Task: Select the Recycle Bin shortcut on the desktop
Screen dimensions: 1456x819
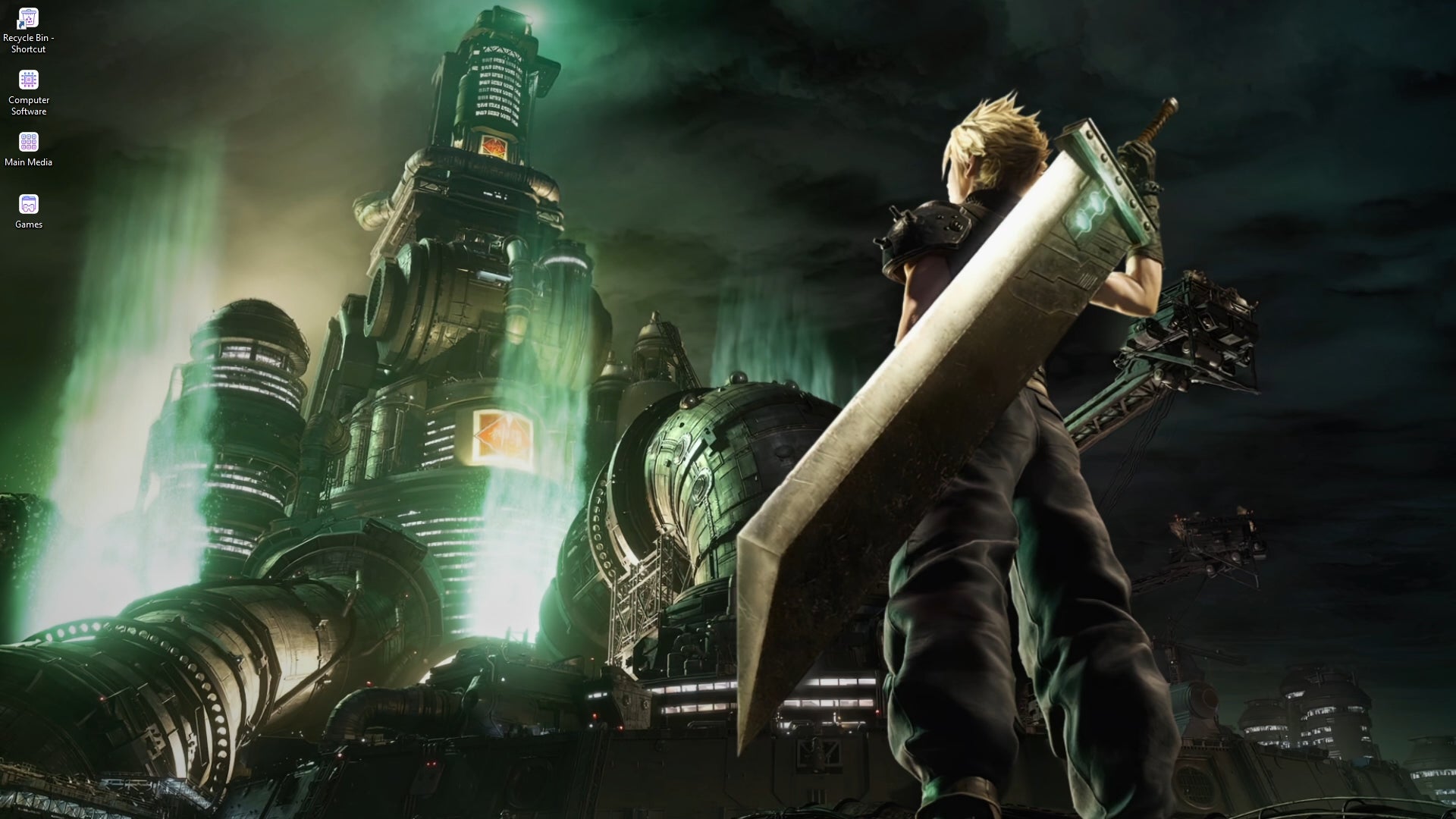Action: pos(28,17)
